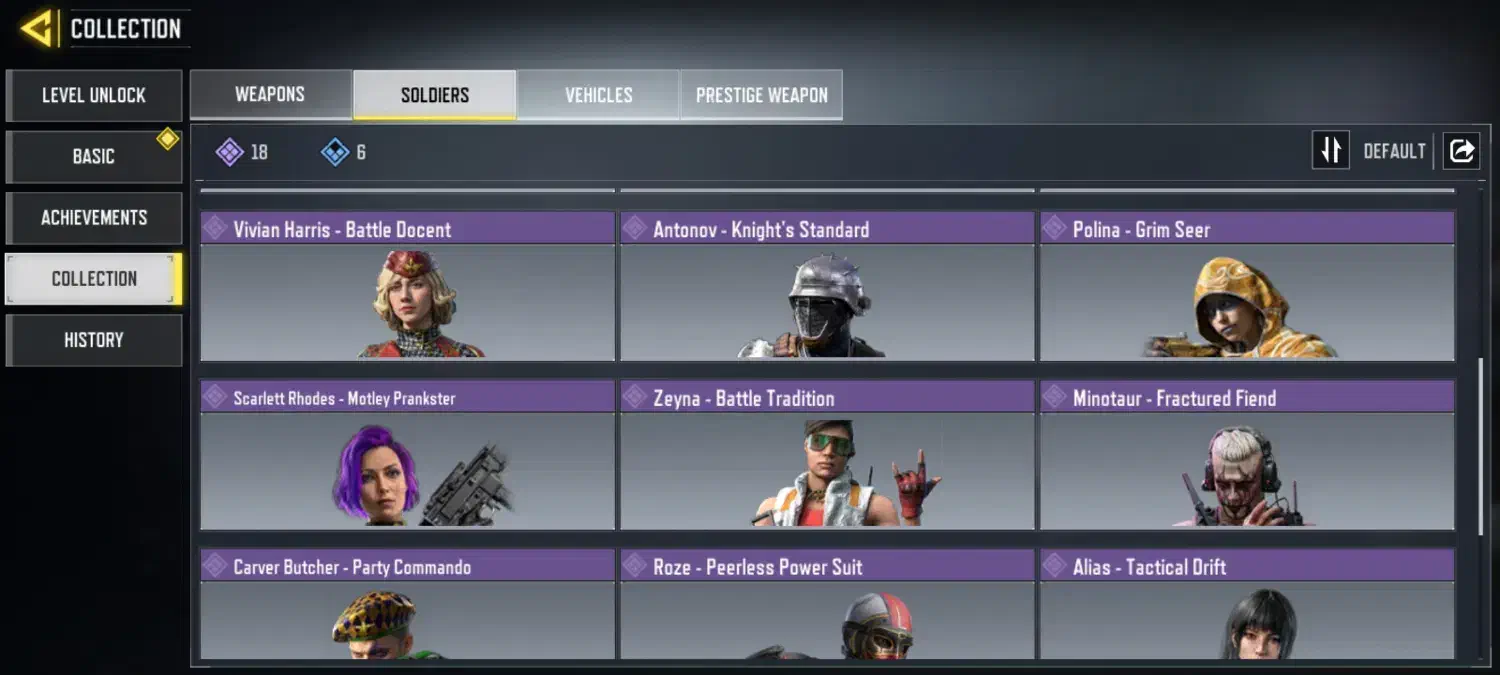Select Polina - Grim Seer skin
This screenshot has height=675, width=1500.
[1247, 286]
